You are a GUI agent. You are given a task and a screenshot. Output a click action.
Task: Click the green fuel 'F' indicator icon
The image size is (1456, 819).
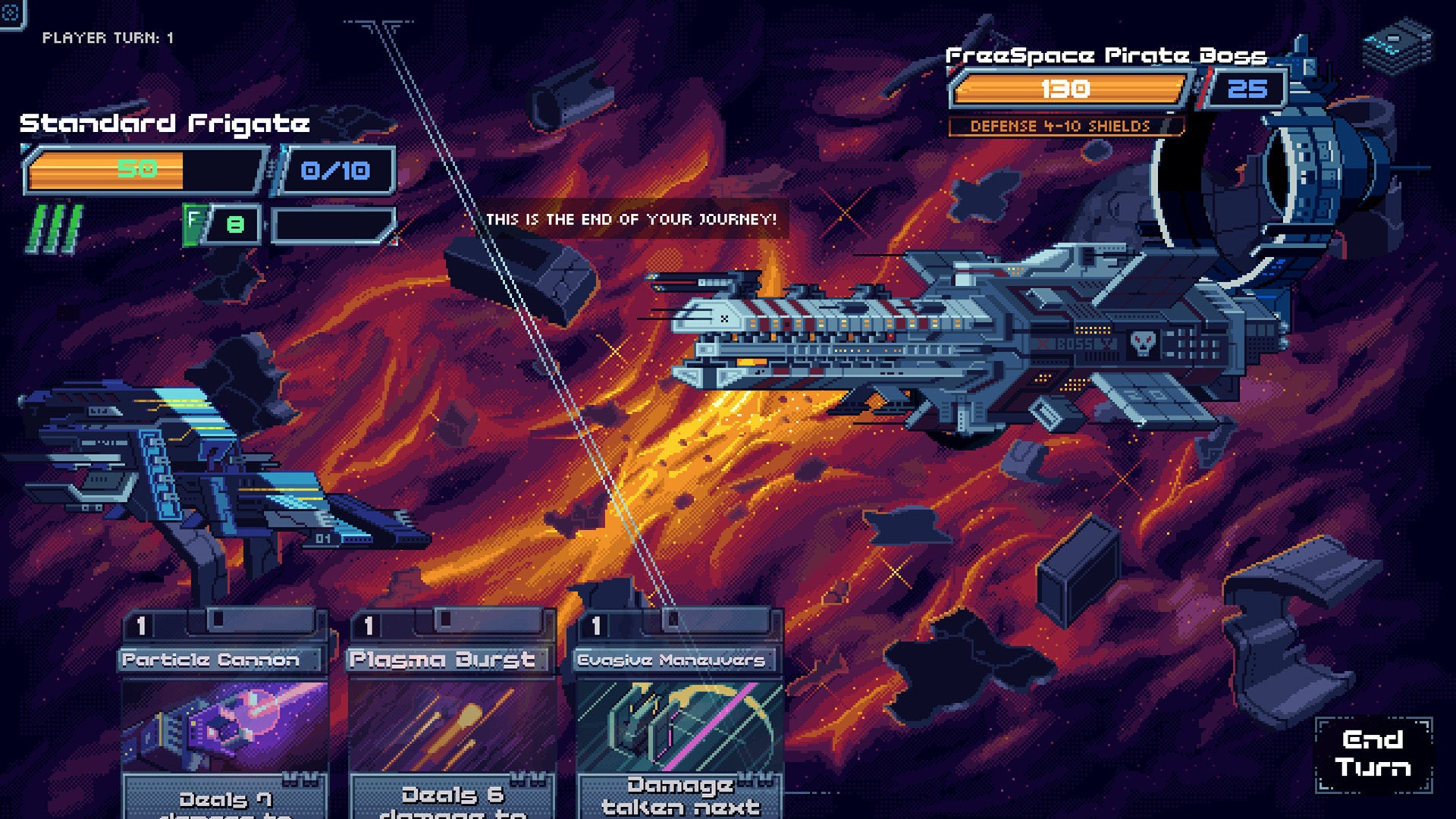196,222
